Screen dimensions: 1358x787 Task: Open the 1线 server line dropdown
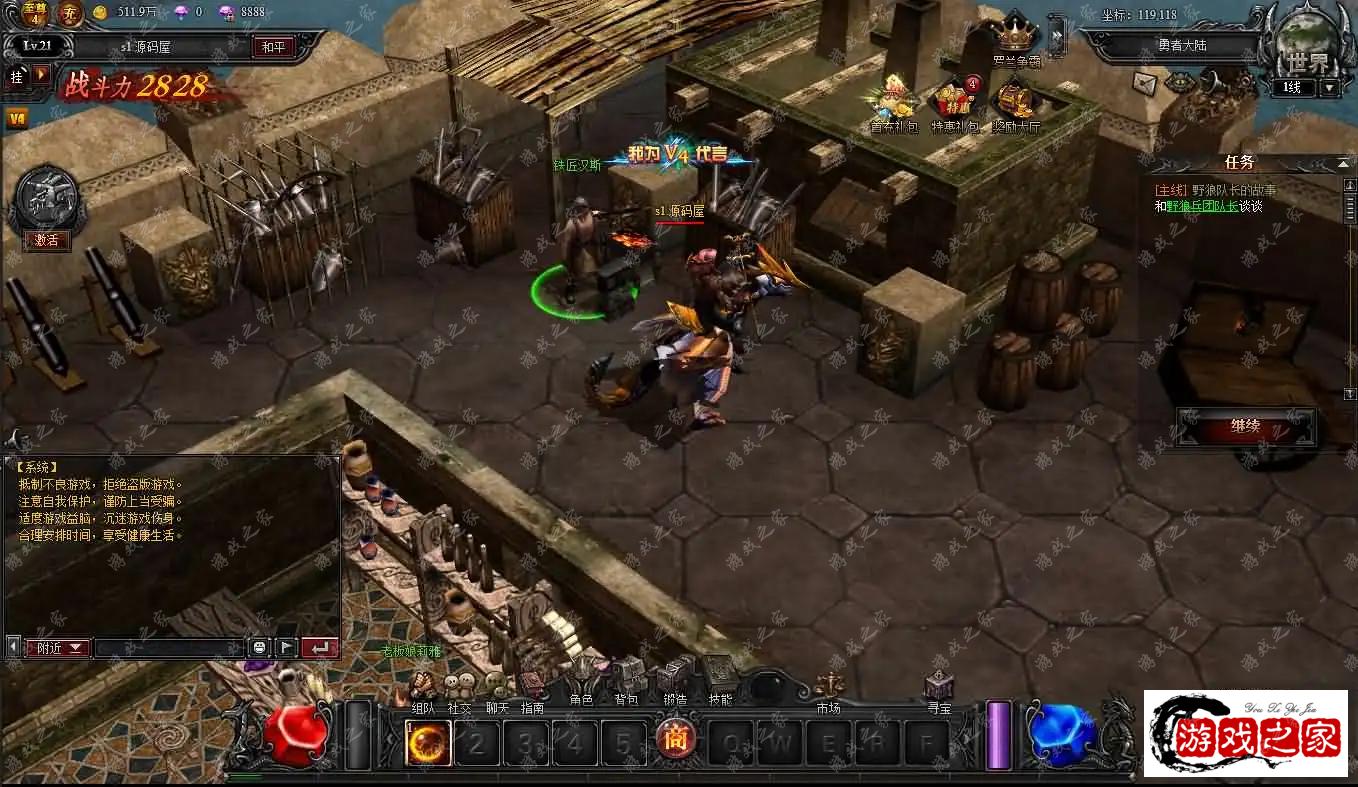point(1329,88)
